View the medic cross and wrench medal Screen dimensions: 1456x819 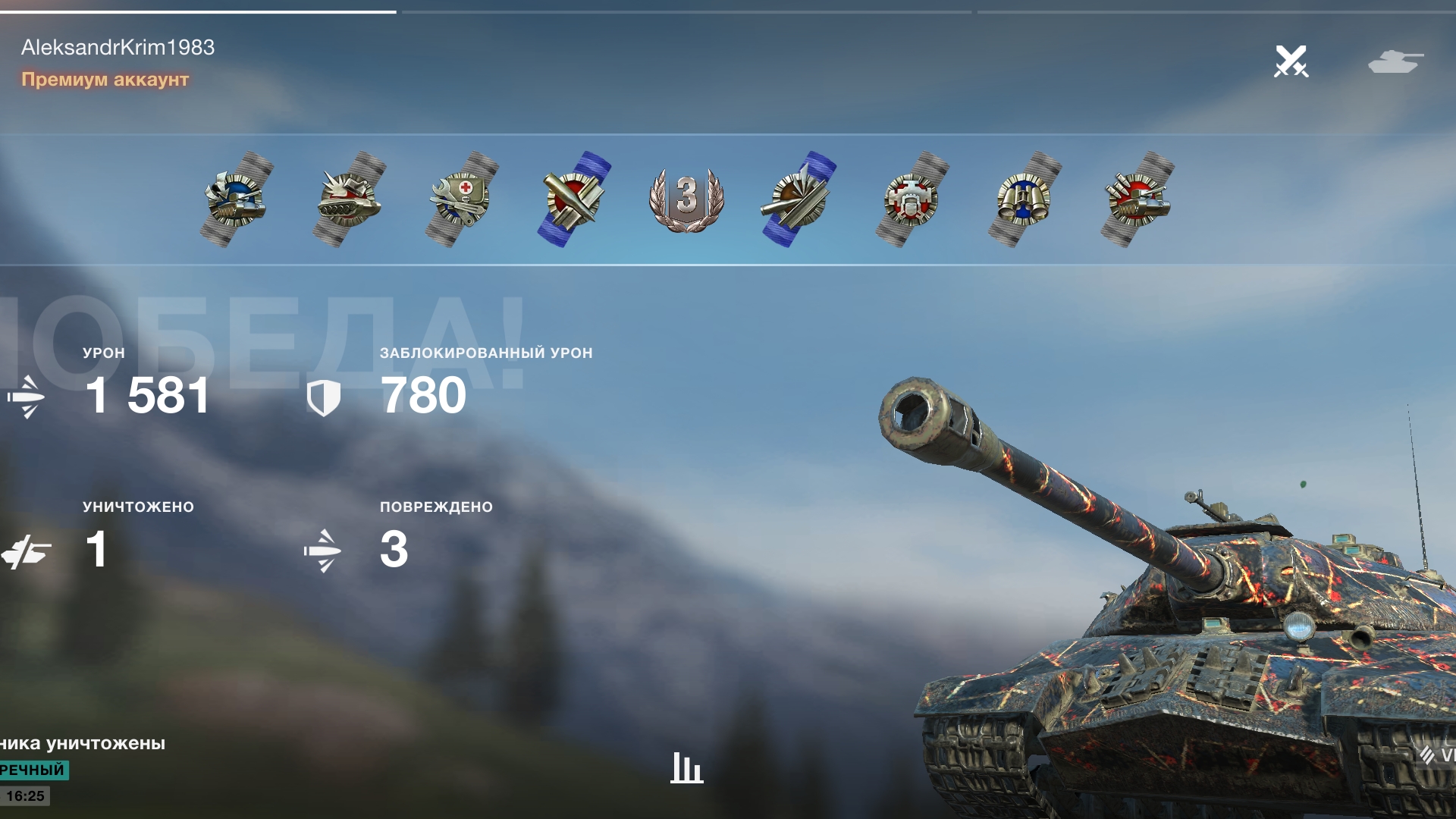pyautogui.click(x=461, y=199)
